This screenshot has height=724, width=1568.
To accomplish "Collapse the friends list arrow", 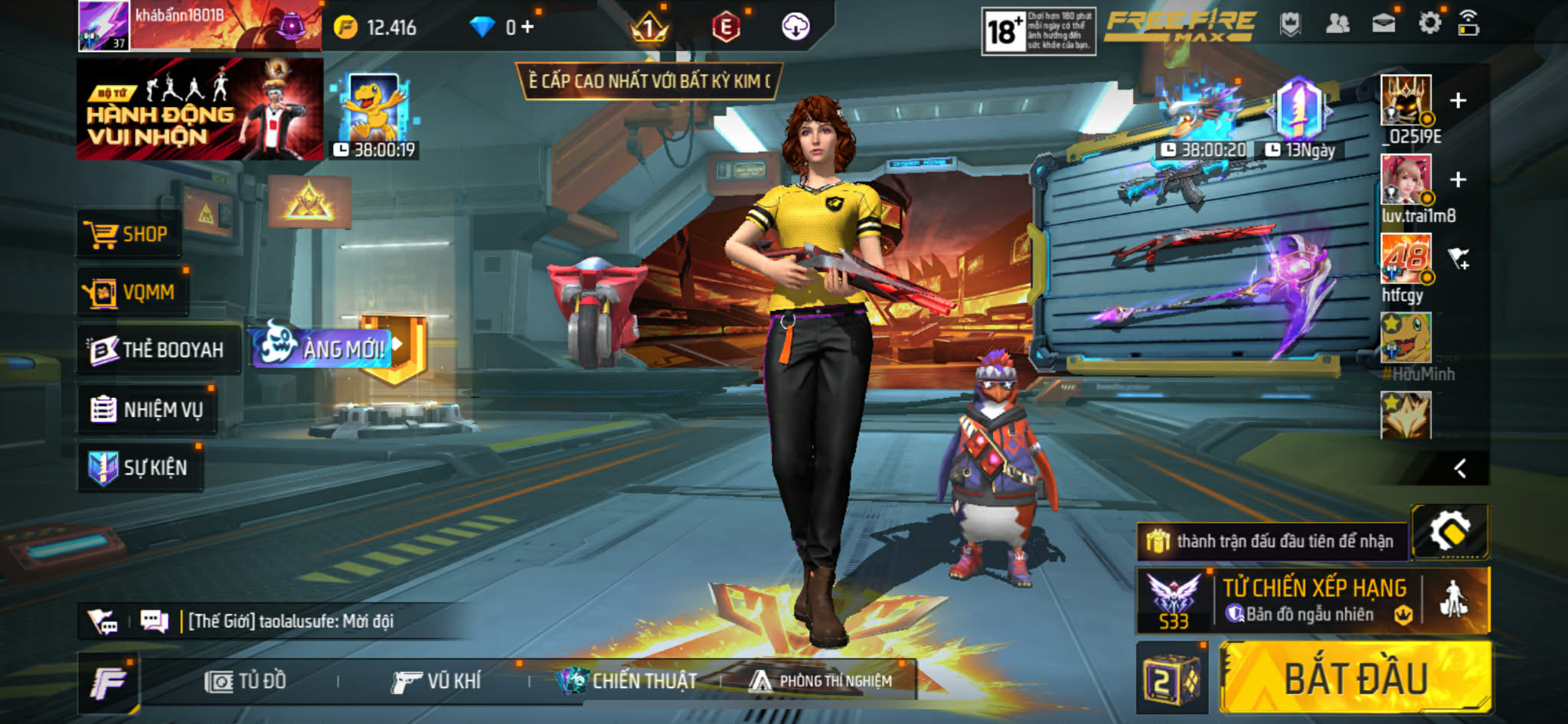I will (x=1460, y=468).
